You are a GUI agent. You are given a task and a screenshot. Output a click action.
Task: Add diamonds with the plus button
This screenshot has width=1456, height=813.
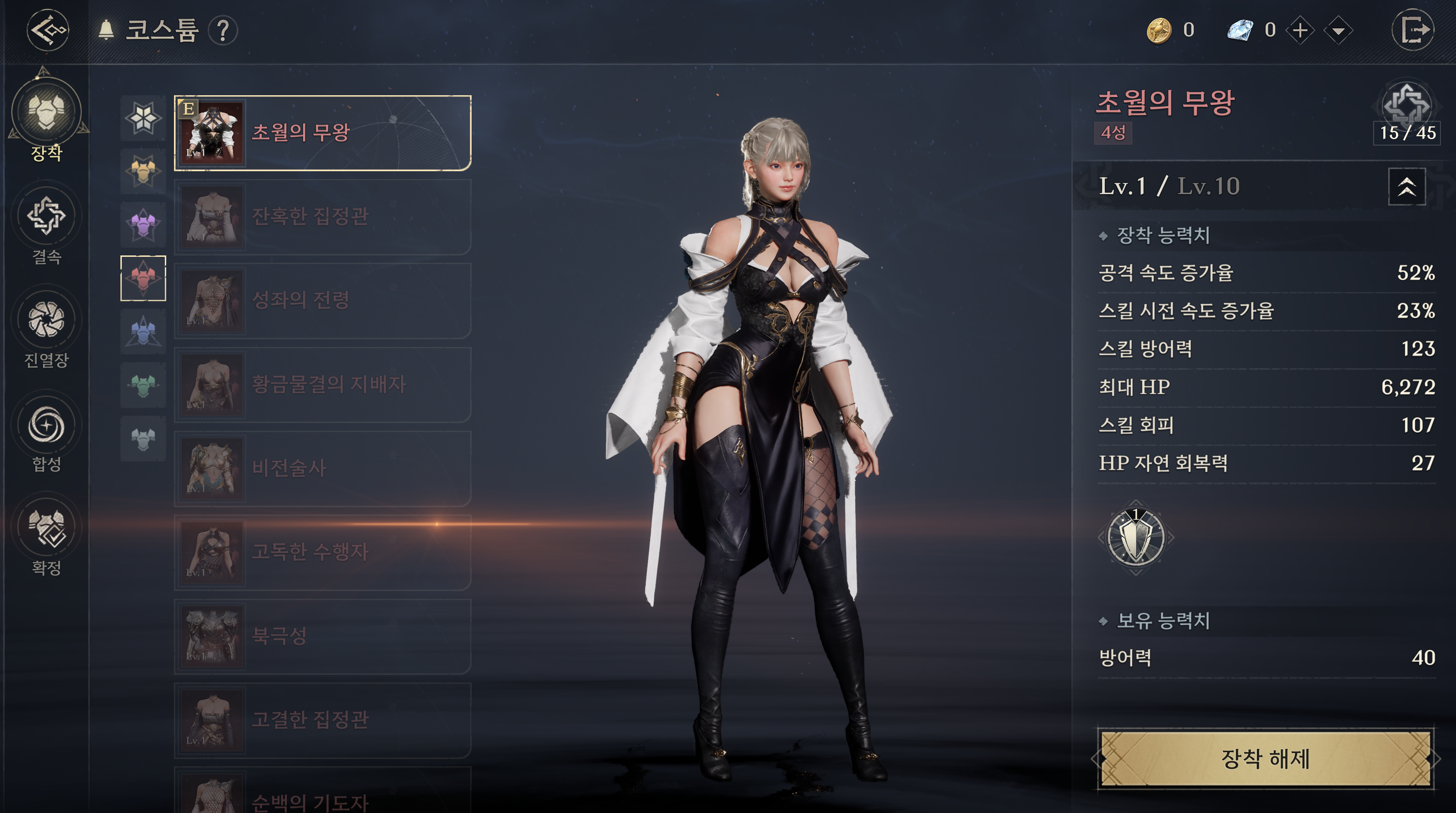1301,30
